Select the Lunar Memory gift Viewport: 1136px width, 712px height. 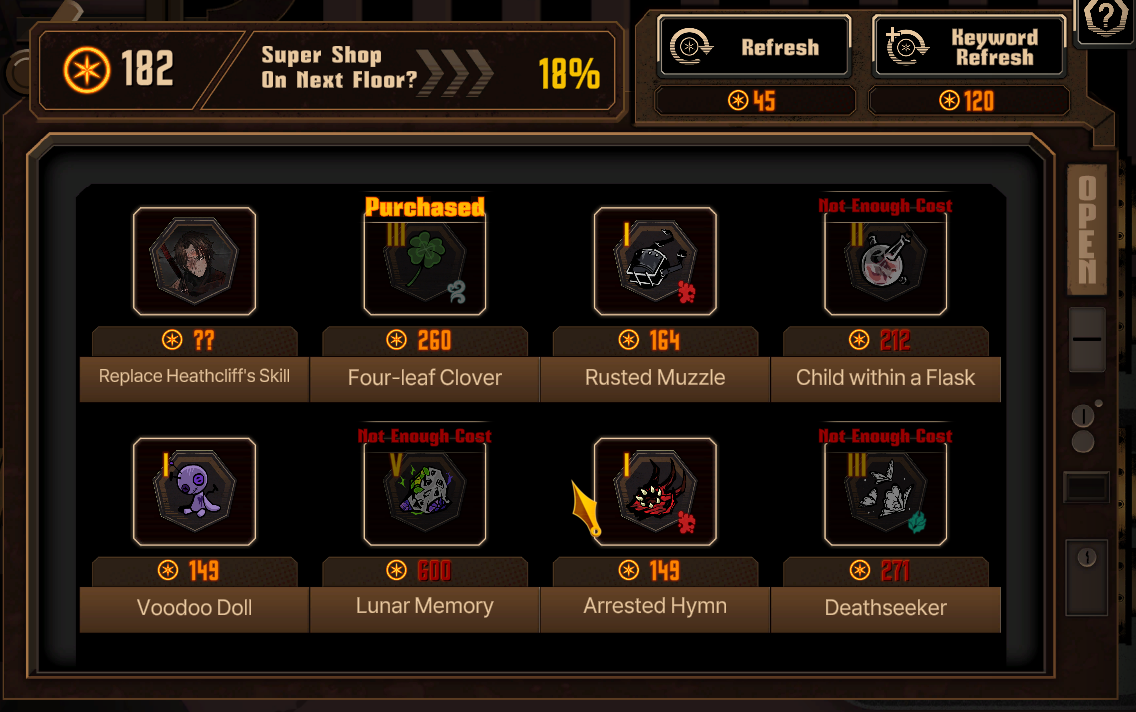[x=425, y=492]
